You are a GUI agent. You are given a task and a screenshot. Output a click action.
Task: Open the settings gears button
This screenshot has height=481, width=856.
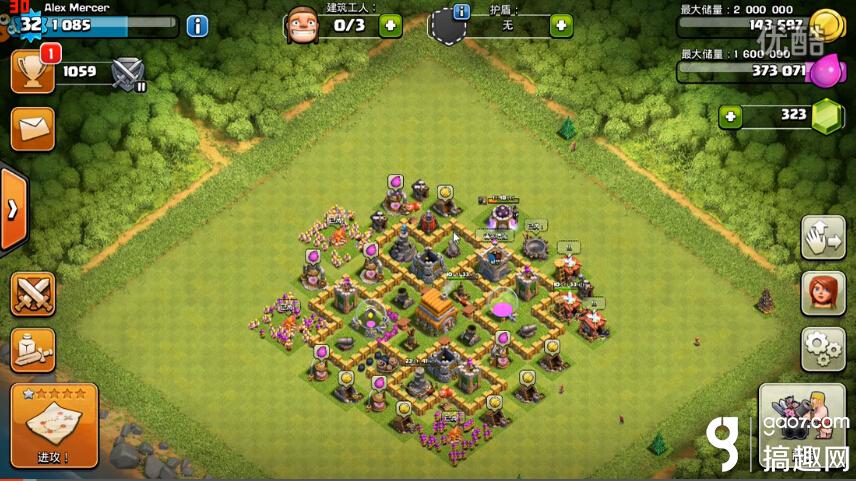pyautogui.click(x=823, y=349)
